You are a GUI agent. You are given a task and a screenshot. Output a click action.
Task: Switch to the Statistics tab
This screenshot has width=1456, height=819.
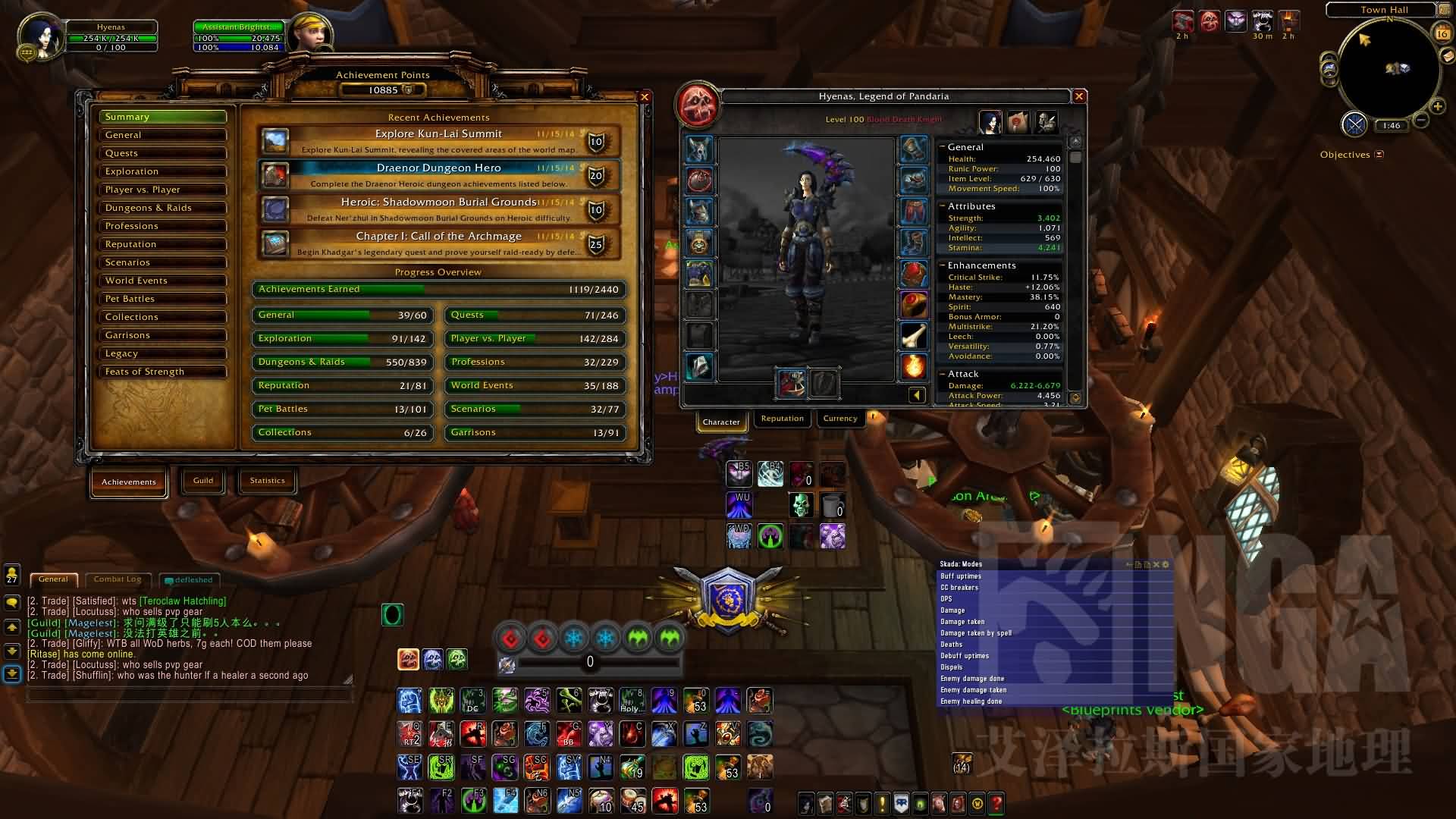(x=268, y=481)
